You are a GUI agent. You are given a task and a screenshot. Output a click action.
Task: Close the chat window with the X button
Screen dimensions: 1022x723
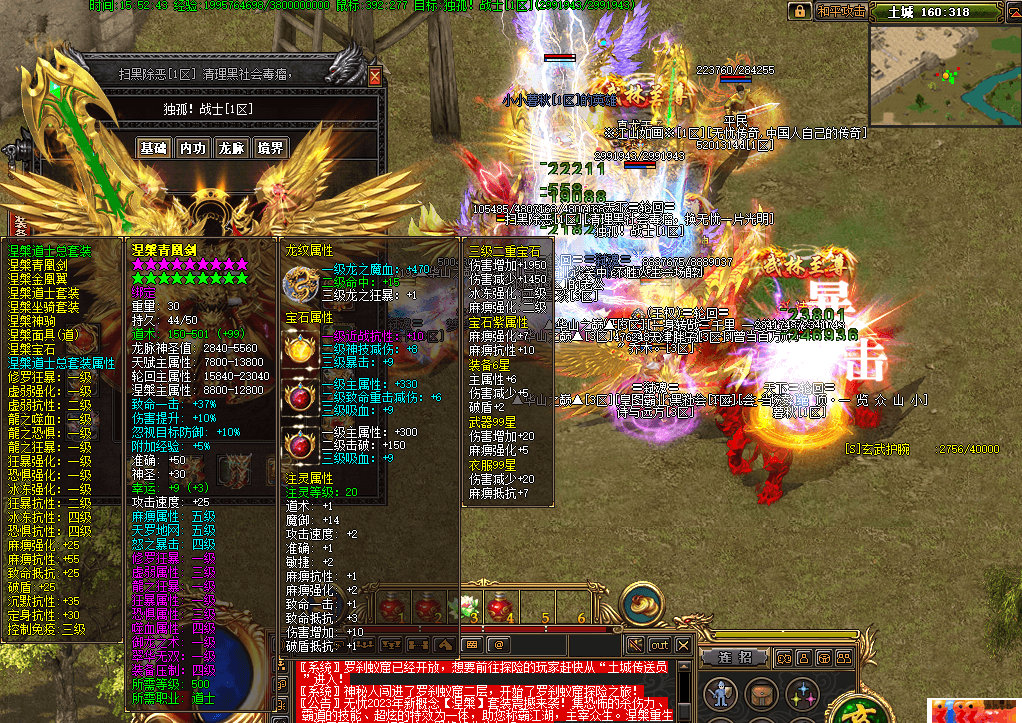point(683,645)
